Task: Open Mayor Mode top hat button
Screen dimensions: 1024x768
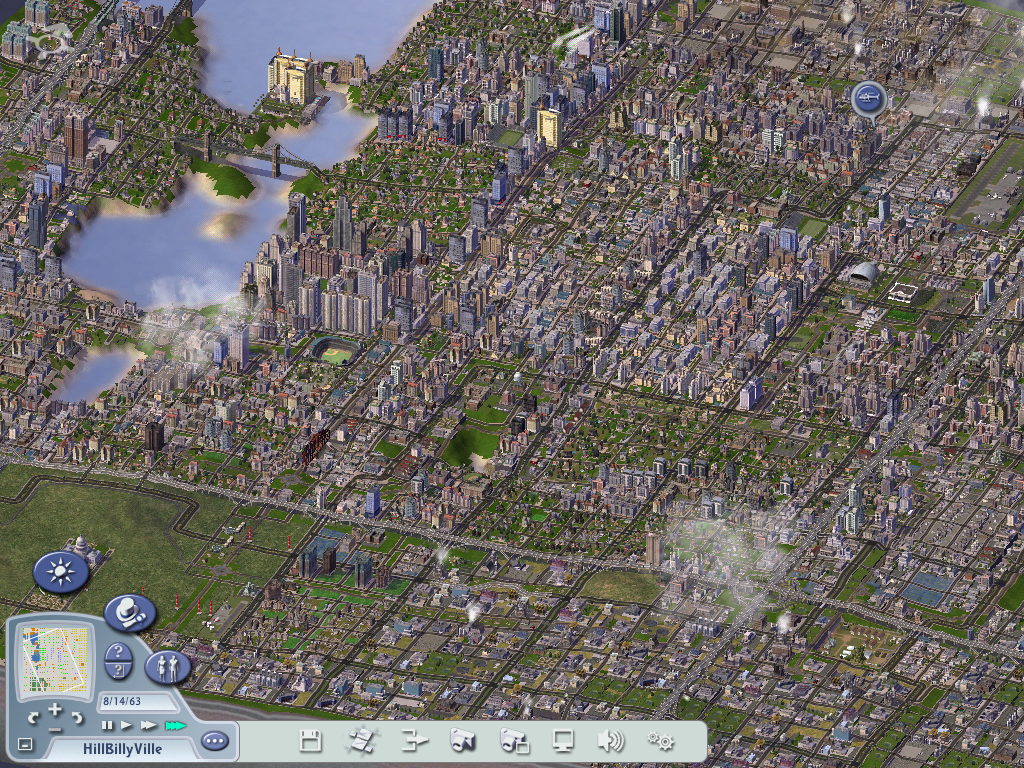Action: tap(129, 611)
